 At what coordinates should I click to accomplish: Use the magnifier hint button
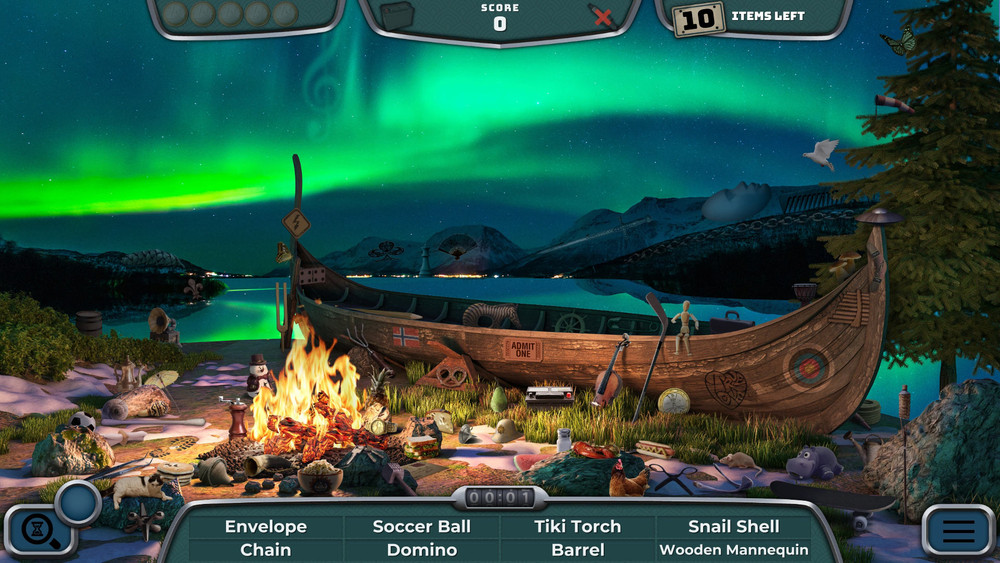click(x=40, y=530)
